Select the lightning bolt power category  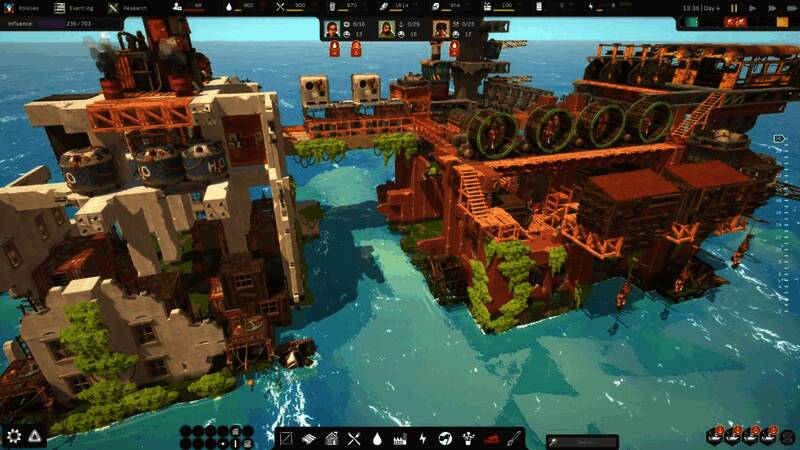422,438
